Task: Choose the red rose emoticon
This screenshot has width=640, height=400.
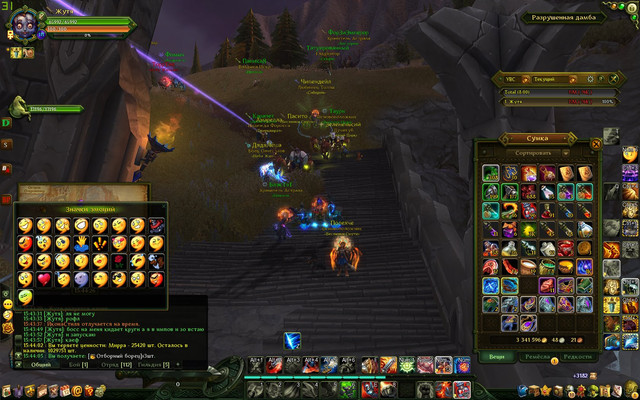Action: pos(119,260)
